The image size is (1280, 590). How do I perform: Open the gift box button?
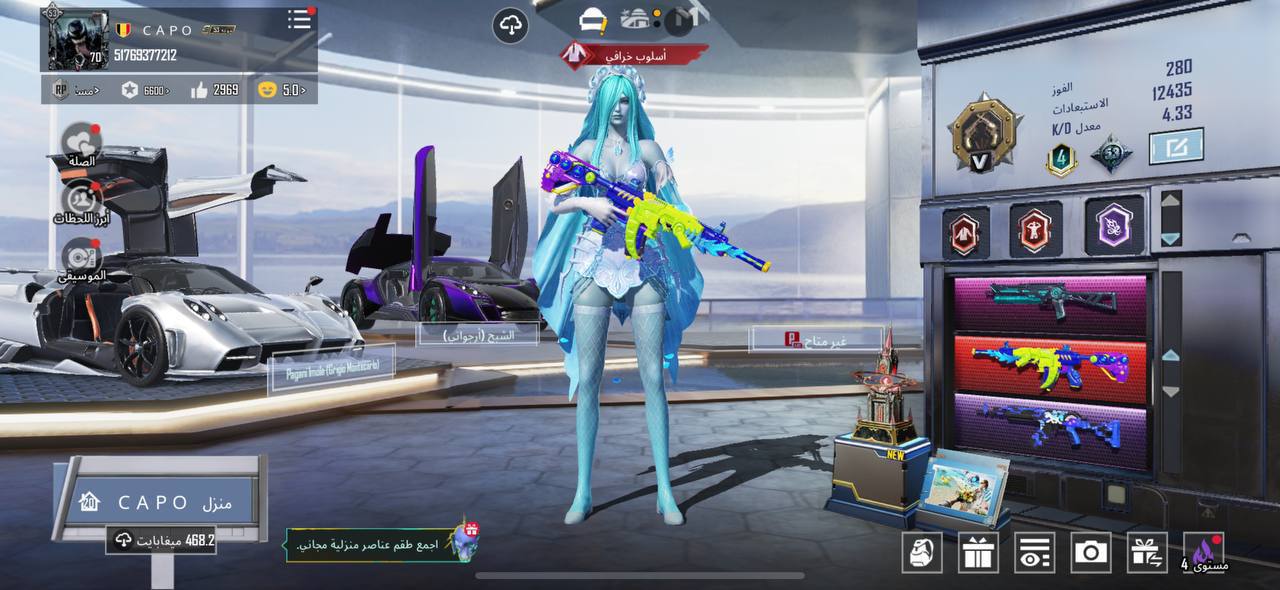[978, 552]
